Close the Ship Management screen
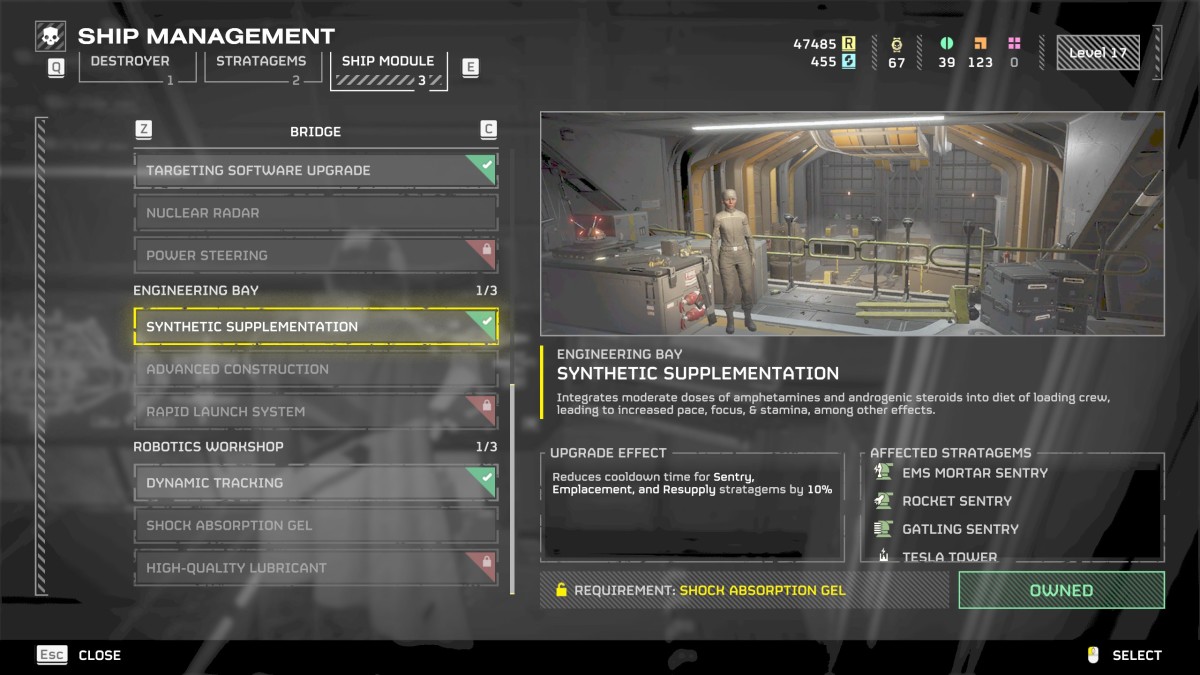This screenshot has width=1200, height=675. coord(79,655)
